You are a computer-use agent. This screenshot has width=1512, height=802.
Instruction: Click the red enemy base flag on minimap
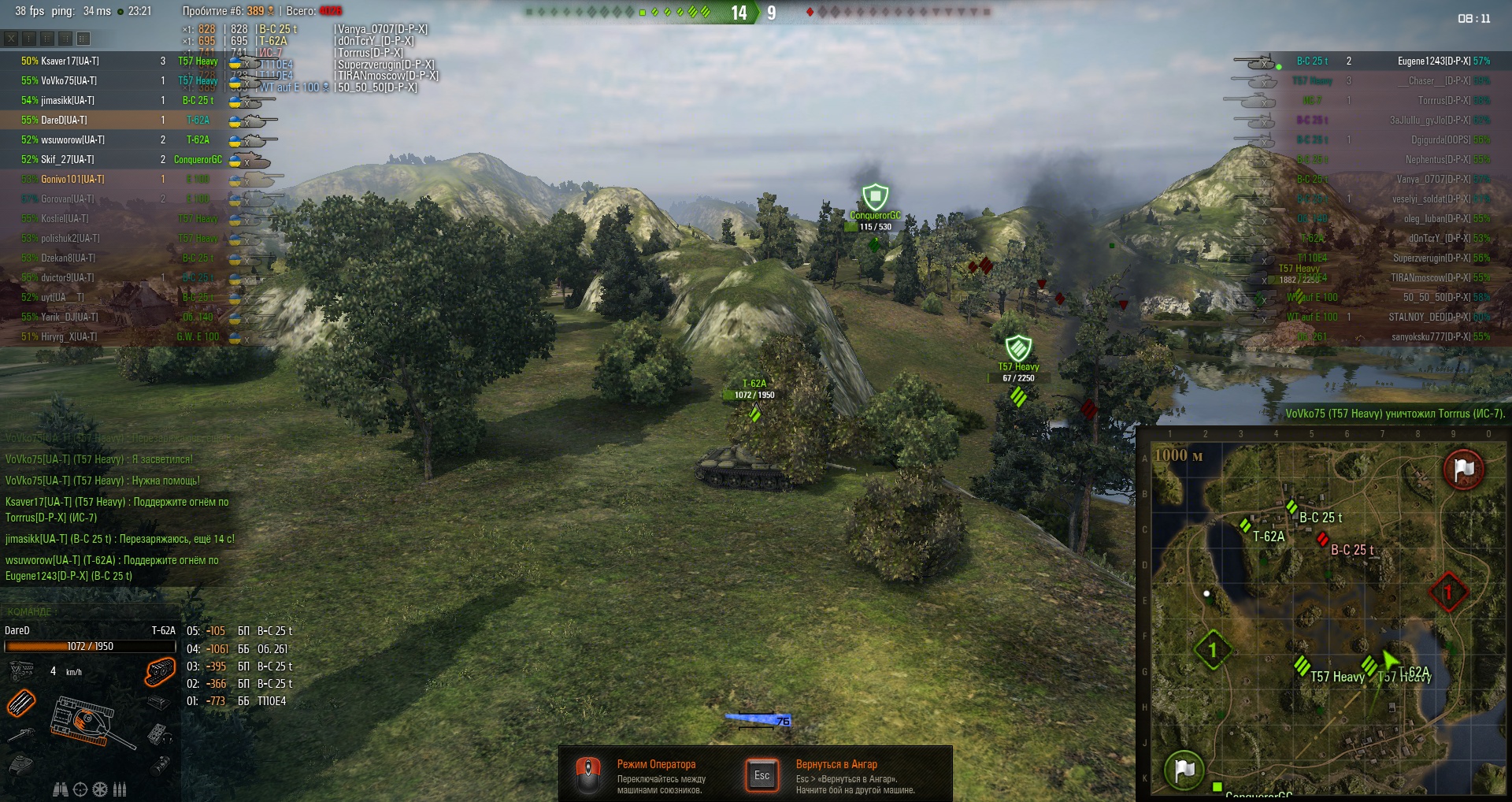point(1463,470)
